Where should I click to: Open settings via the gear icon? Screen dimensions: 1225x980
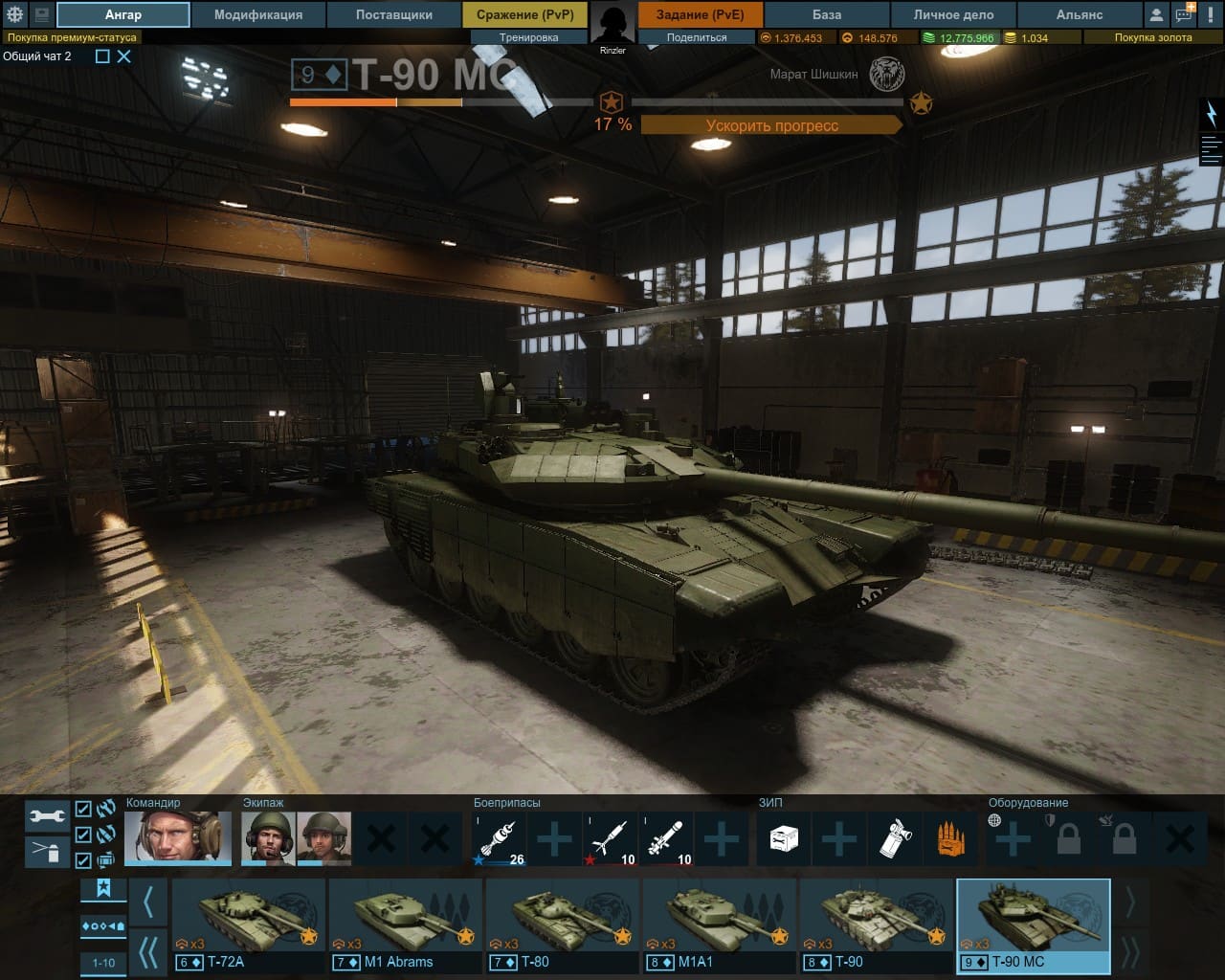pyautogui.click(x=14, y=14)
